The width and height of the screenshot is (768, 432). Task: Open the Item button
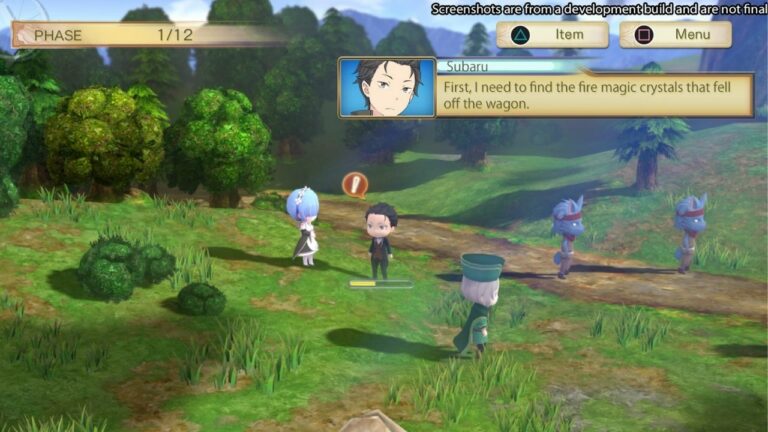552,35
